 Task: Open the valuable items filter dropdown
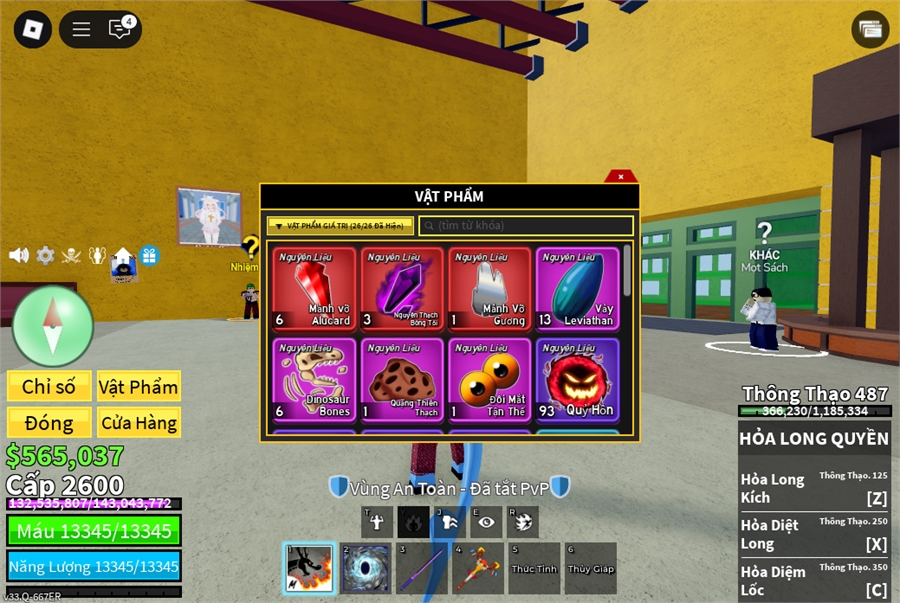pyautogui.click(x=340, y=226)
